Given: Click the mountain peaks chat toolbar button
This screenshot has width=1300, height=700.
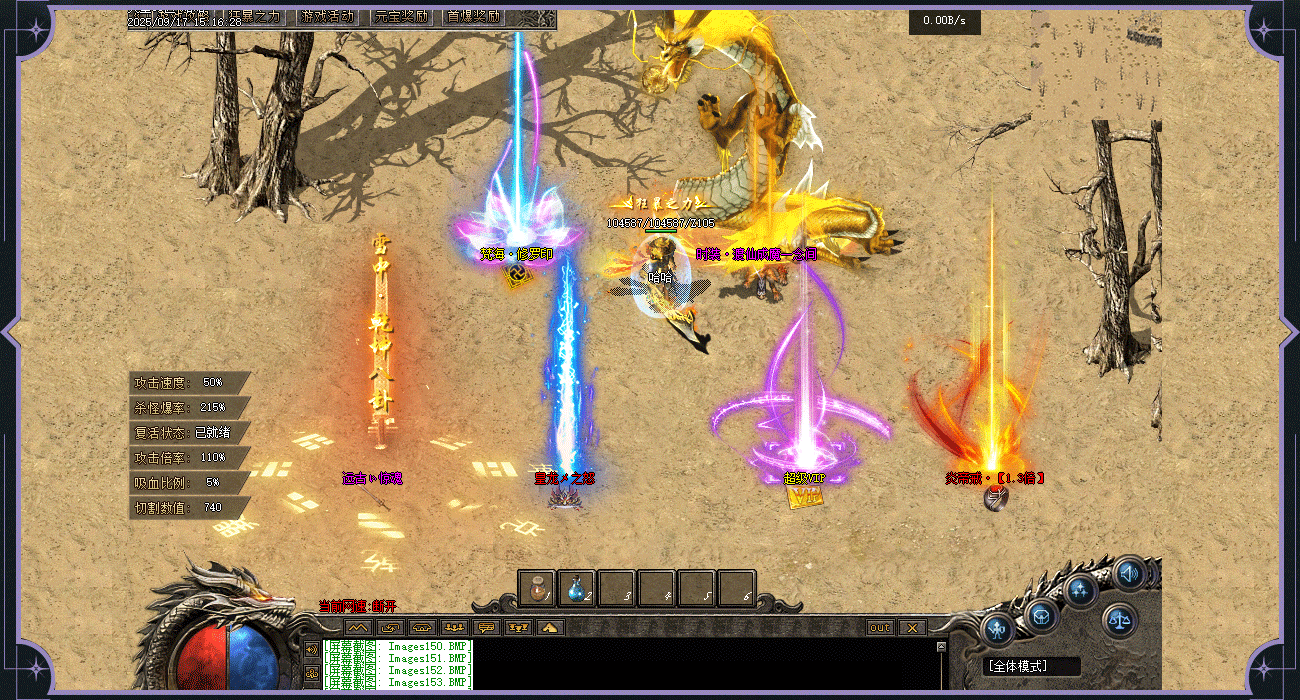Looking at the screenshot, I should pyautogui.click(x=358, y=628).
